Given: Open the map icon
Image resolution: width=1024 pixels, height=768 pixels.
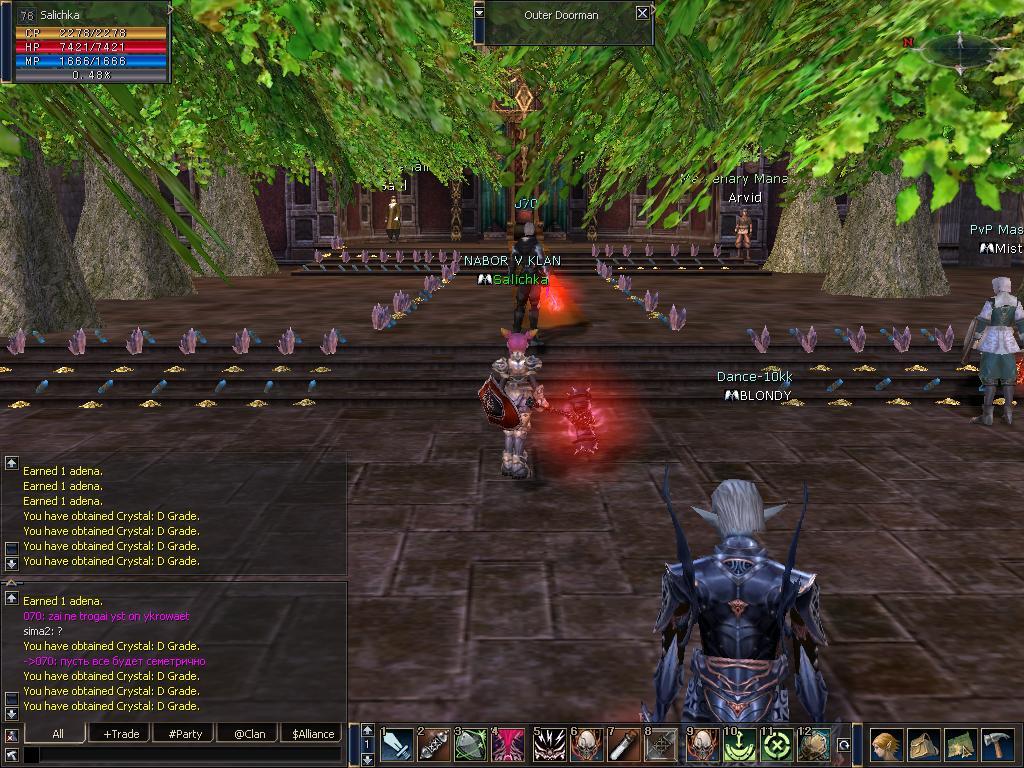Looking at the screenshot, I should (x=960, y=746).
